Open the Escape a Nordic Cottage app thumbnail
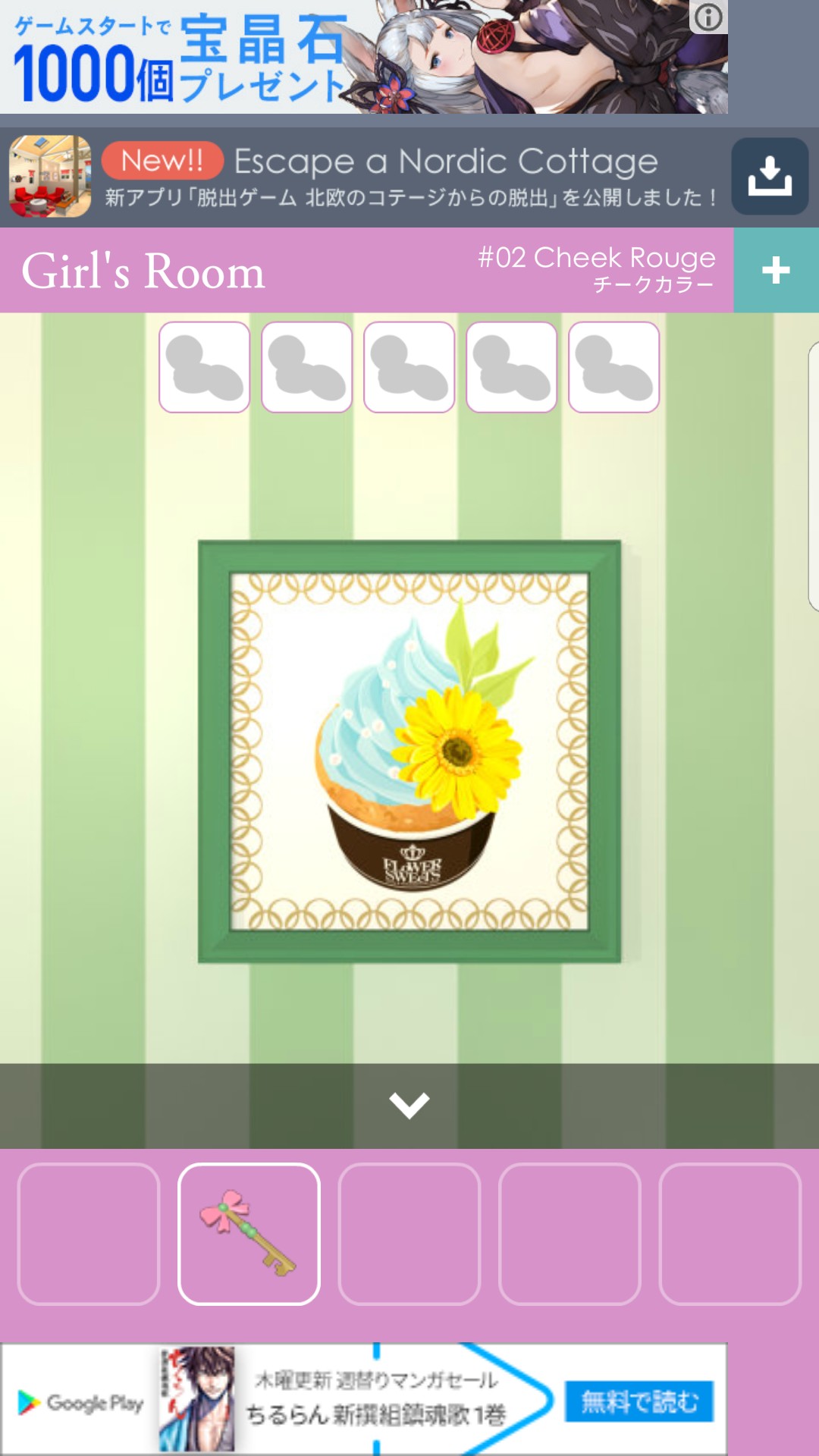 point(50,177)
